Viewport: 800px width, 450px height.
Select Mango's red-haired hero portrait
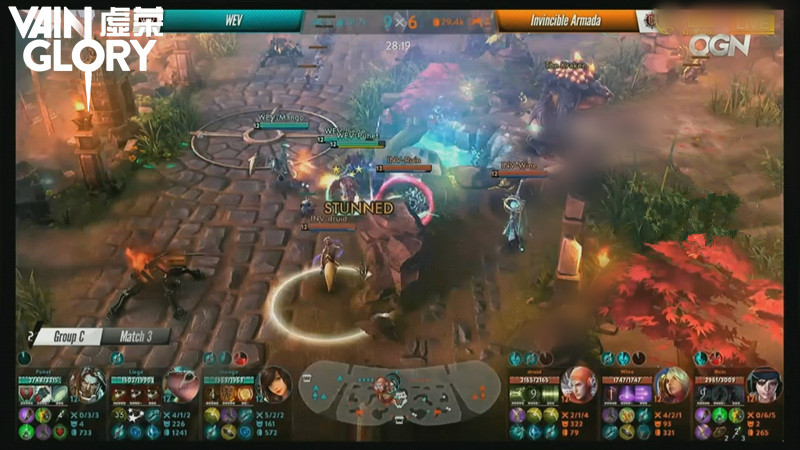coord(273,385)
